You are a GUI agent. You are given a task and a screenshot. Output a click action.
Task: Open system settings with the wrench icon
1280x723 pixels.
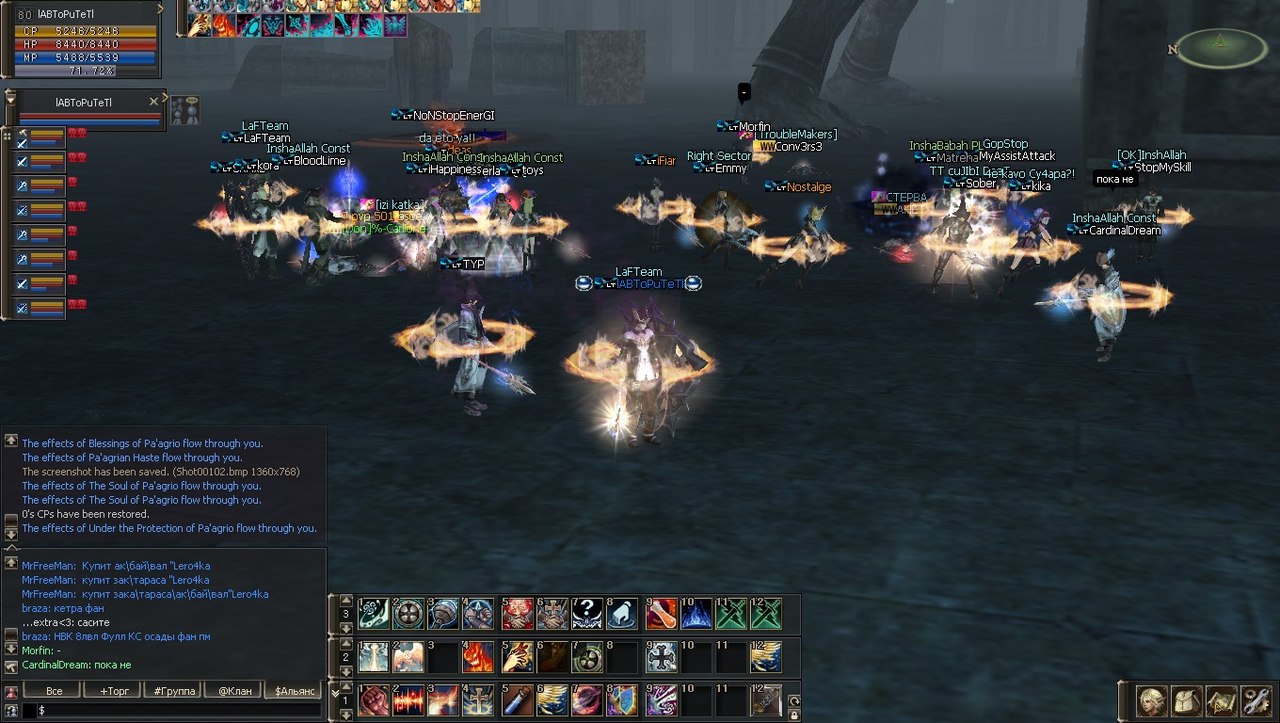tap(1255, 700)
